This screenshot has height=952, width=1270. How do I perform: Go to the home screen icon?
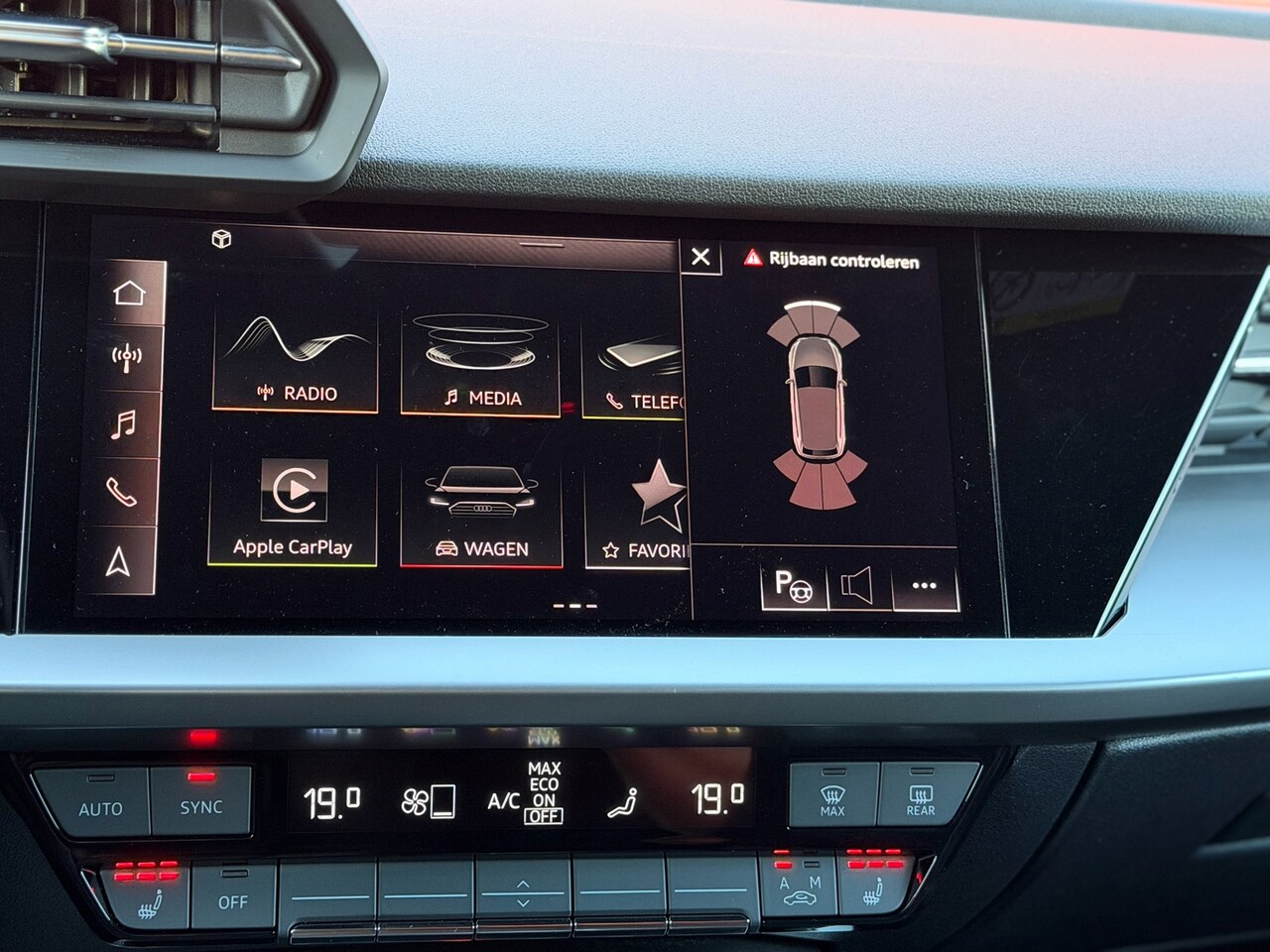coord(129,294)
